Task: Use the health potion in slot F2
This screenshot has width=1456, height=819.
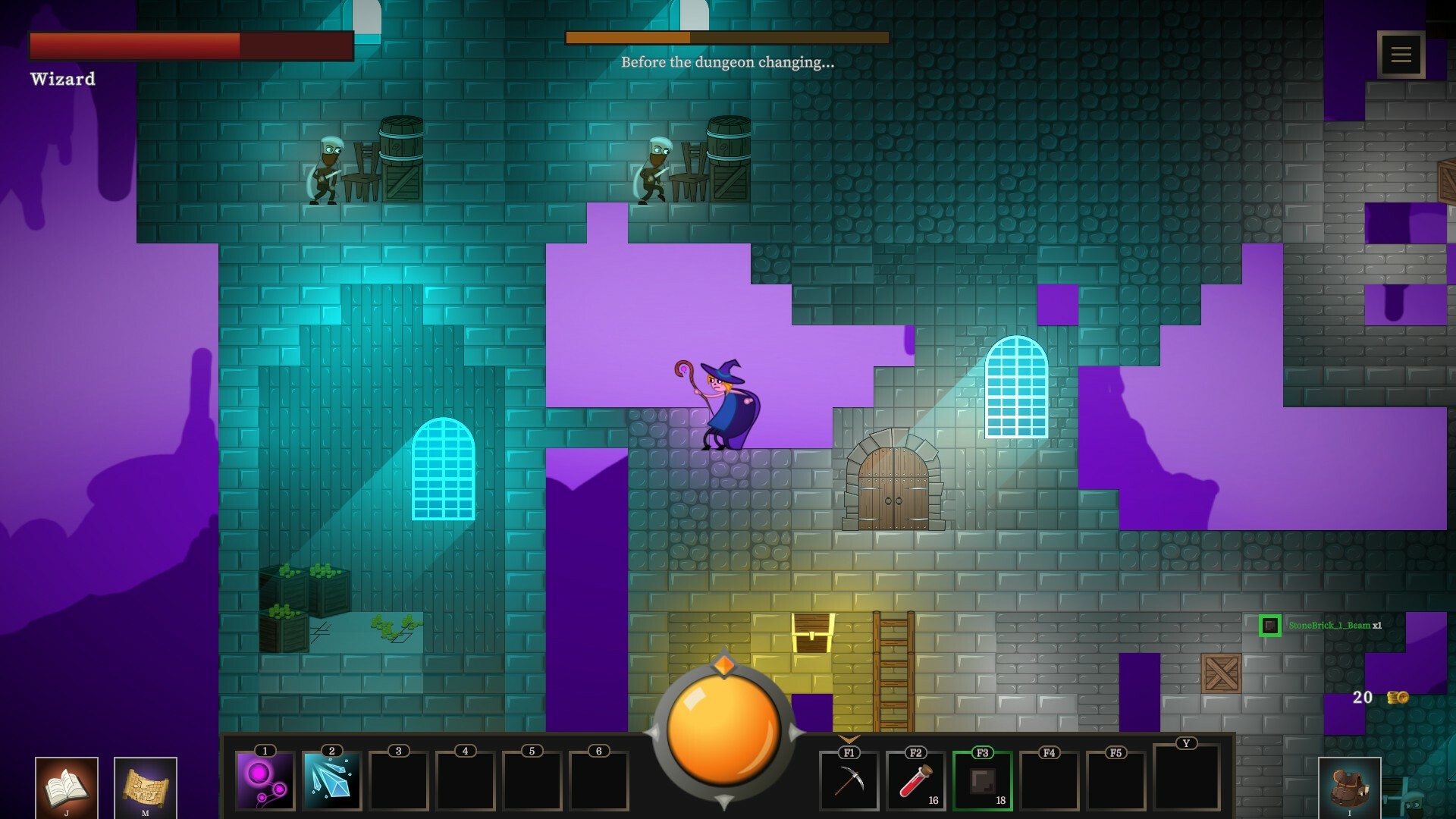Action: coord(915,781)
